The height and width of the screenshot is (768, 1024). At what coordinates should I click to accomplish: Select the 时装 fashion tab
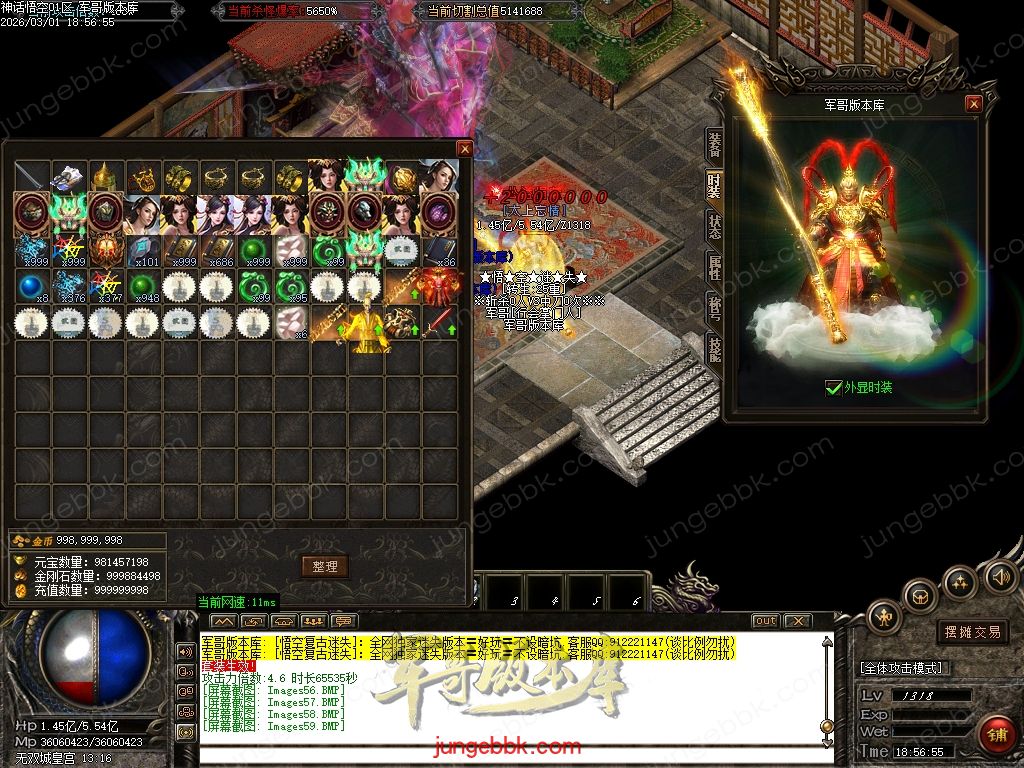tap(714, 185)
